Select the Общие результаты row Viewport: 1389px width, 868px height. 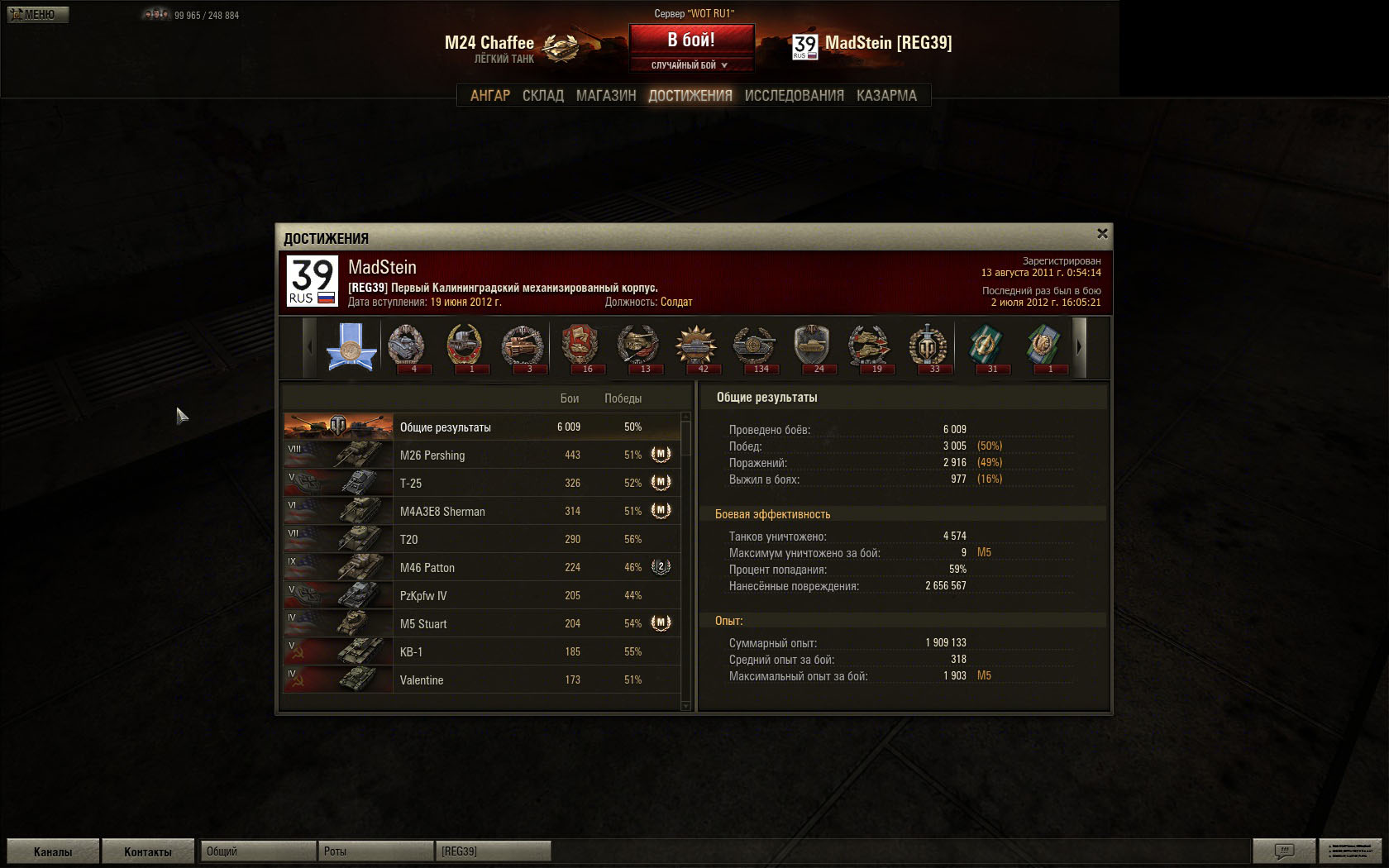[x=481, y=427]
